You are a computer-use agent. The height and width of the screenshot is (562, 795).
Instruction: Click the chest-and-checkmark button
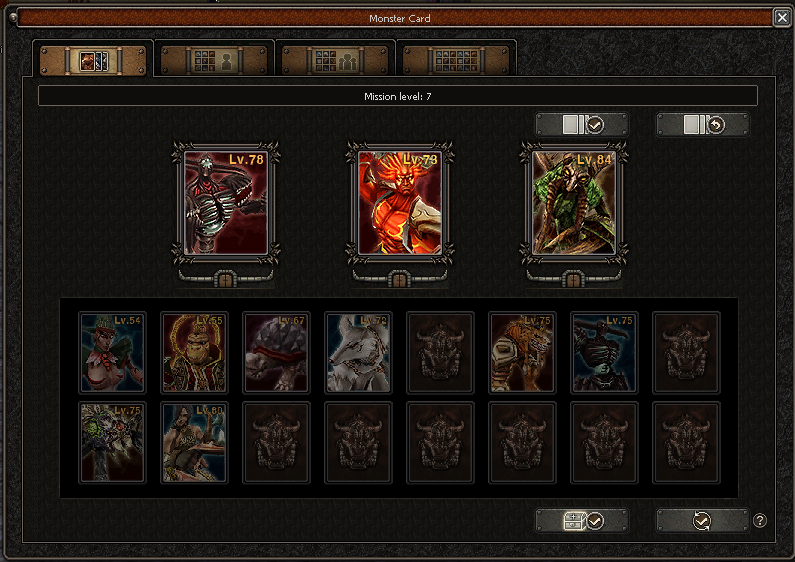click(x=581, y=521)
